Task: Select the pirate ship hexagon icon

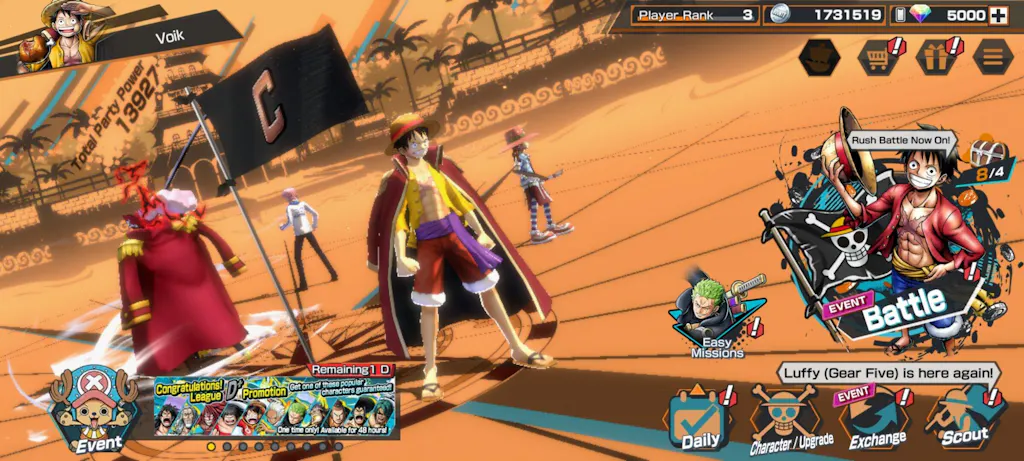Action: [820, 57]
